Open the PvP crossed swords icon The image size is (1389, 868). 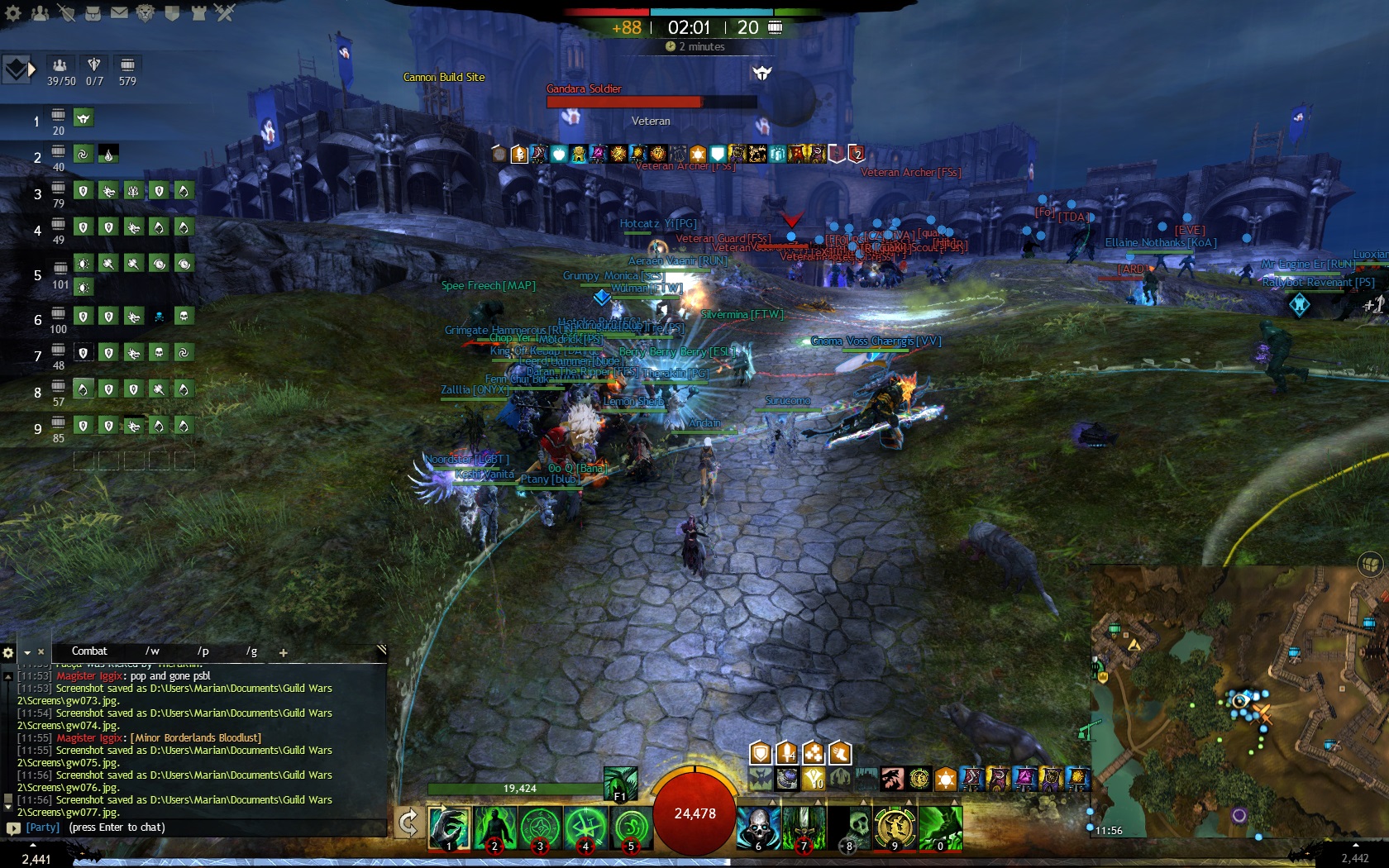225,12
